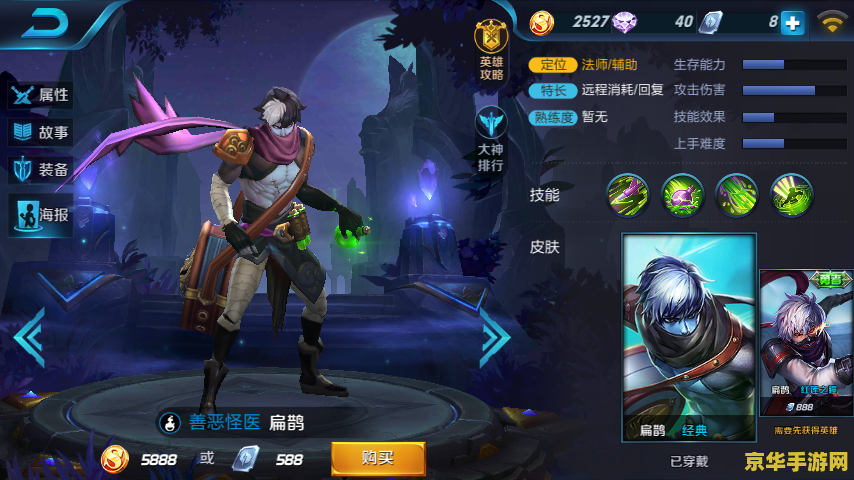Select the fourth skill icon
The image size is (854, 480).
pyautogui.click(x=792, y=194)
